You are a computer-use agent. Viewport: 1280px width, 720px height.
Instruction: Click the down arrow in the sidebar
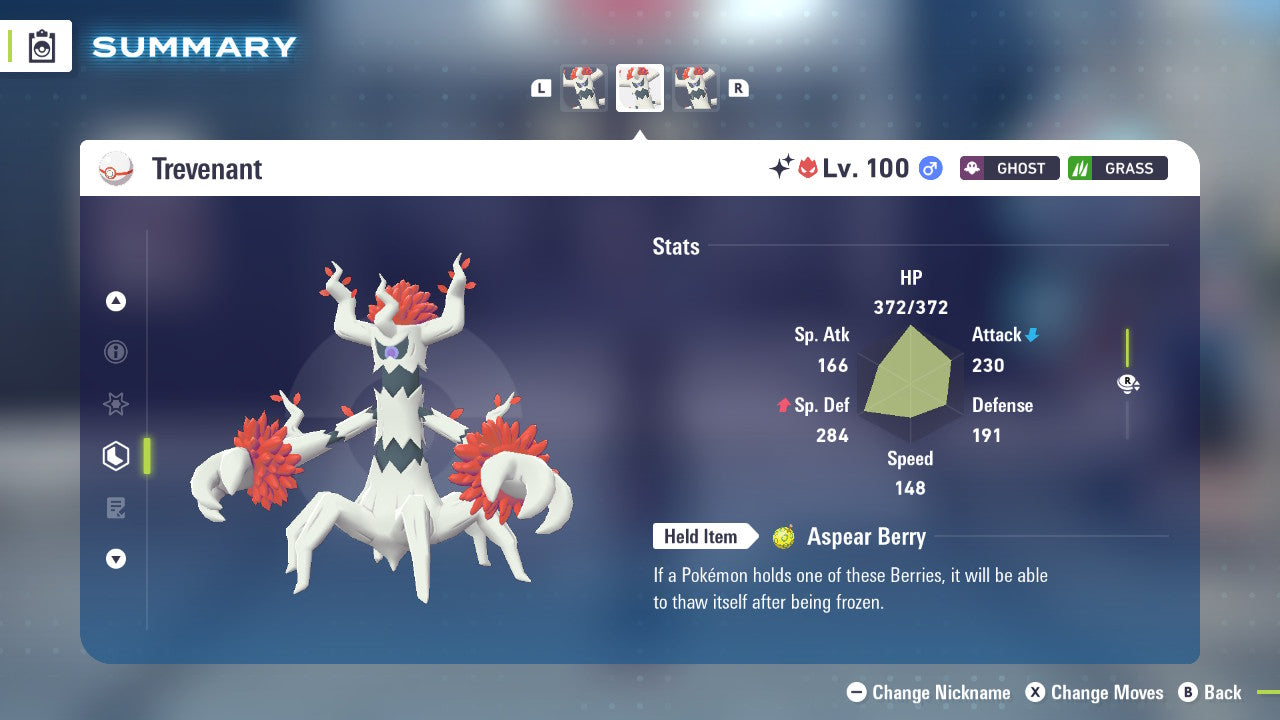coord(116,559)
